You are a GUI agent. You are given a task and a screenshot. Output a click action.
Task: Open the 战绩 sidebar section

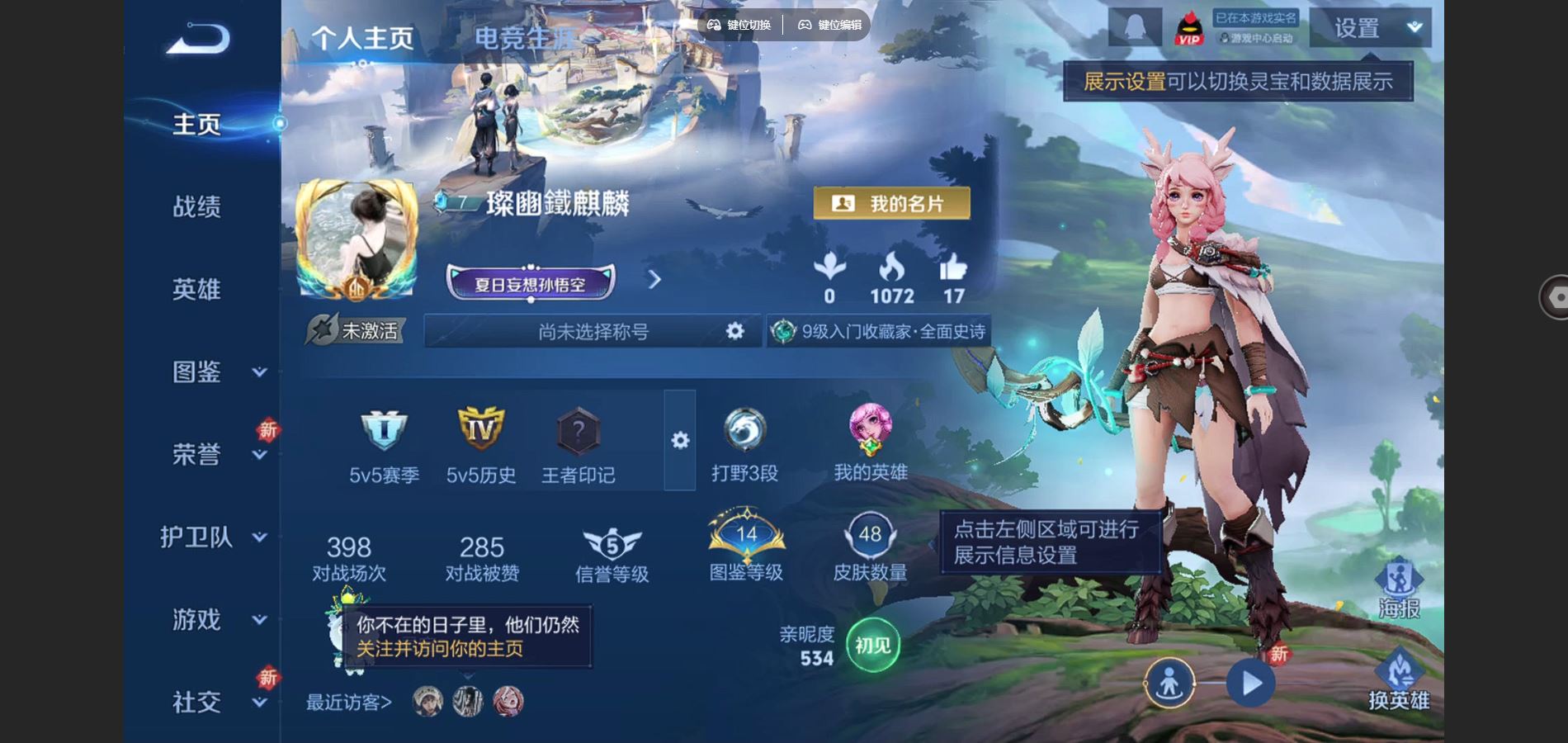(196, 206)
